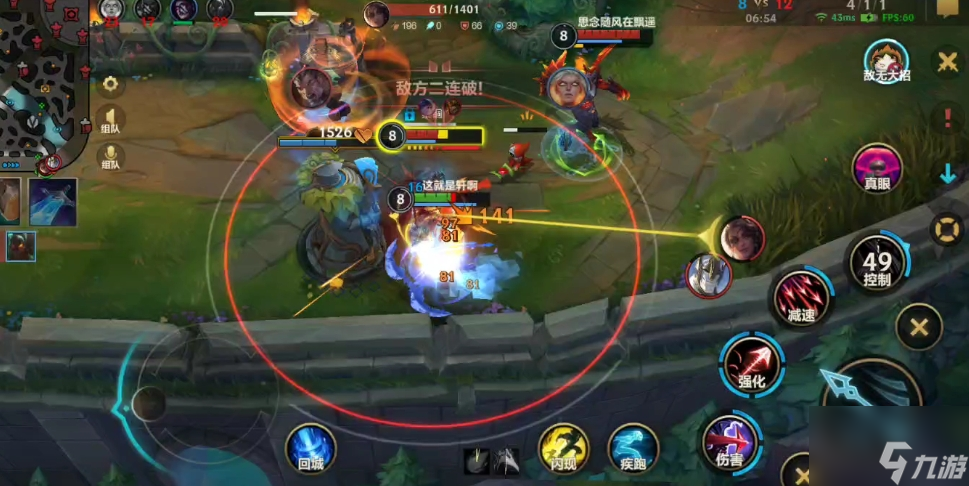This screenshot has width=969, height=486.
Task: Cast the 伤害 damage ability
Action: click(x=730, y=442)
